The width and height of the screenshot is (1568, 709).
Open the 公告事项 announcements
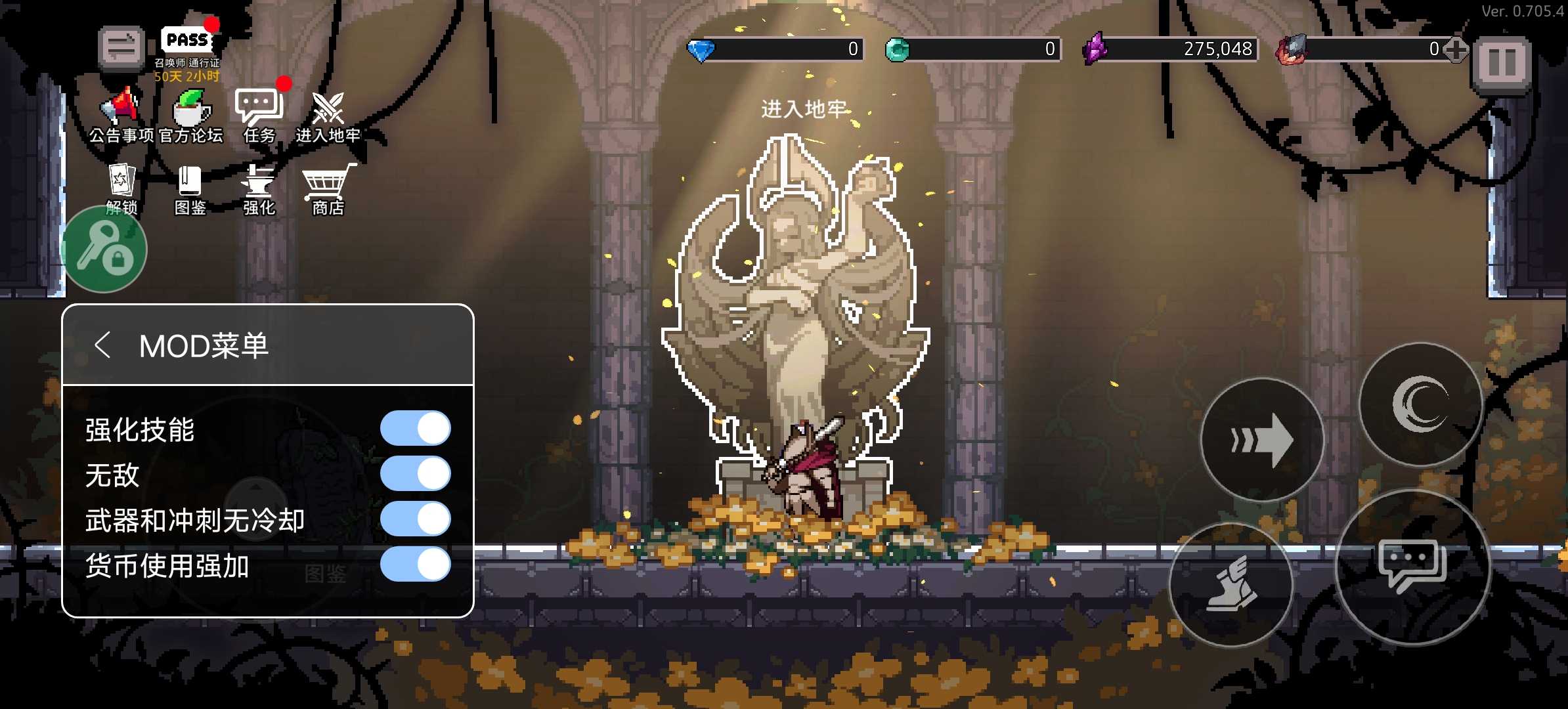click(121, 110)
